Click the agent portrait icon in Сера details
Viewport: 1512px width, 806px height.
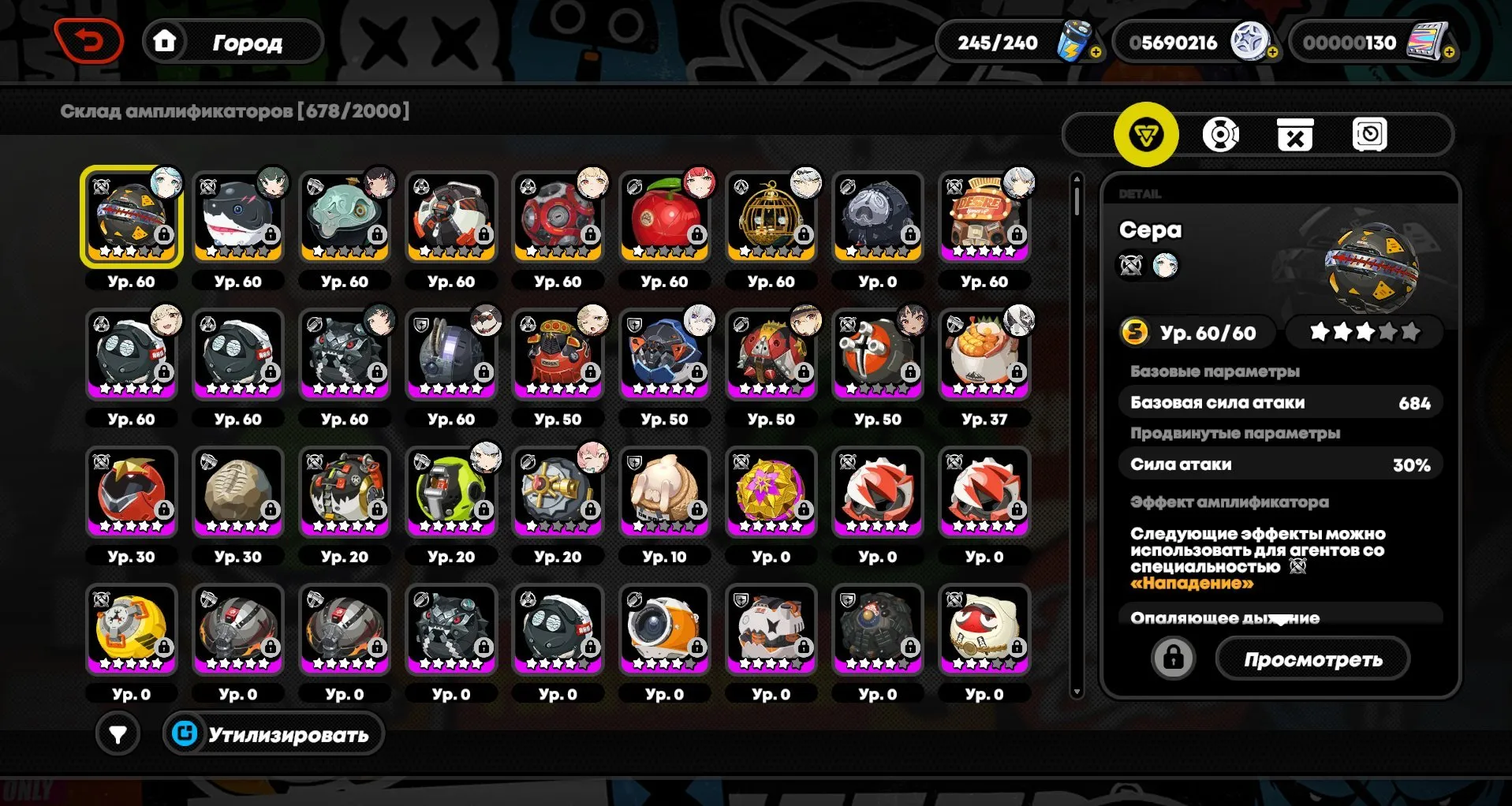point(1168,265)
